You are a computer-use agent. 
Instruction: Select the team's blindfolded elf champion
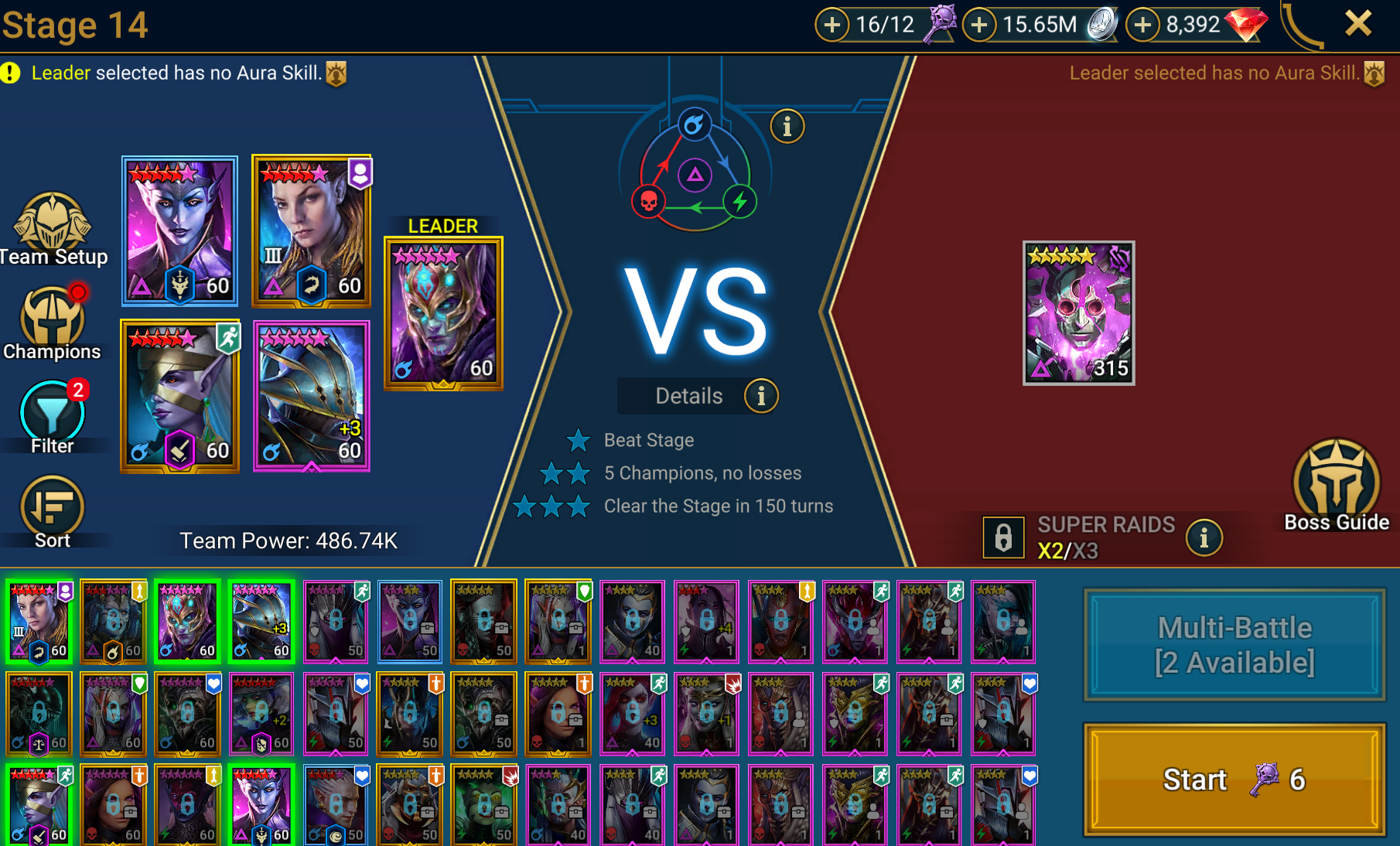(180, 396)
